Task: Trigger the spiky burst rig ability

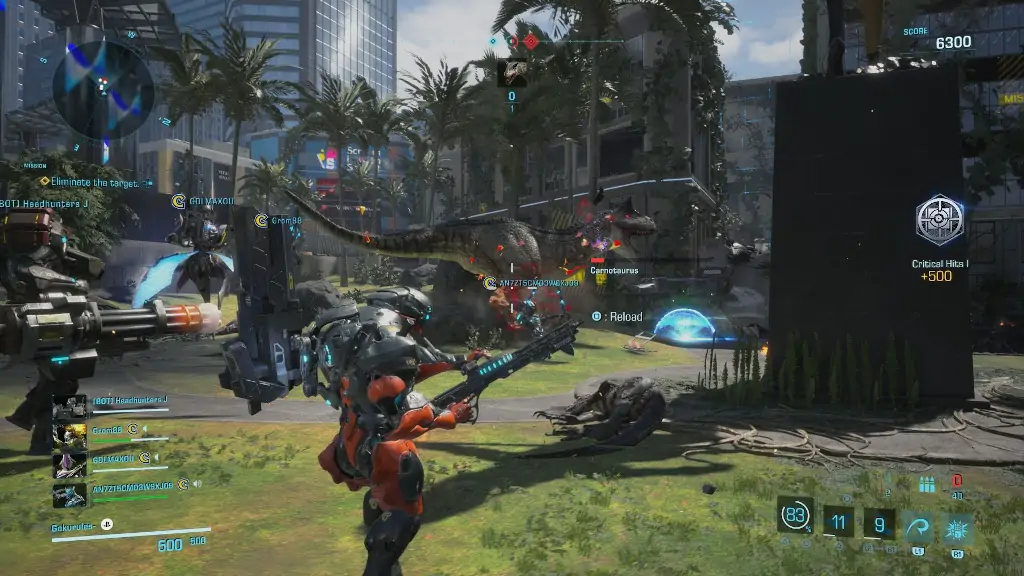Action: pos(958,525)
